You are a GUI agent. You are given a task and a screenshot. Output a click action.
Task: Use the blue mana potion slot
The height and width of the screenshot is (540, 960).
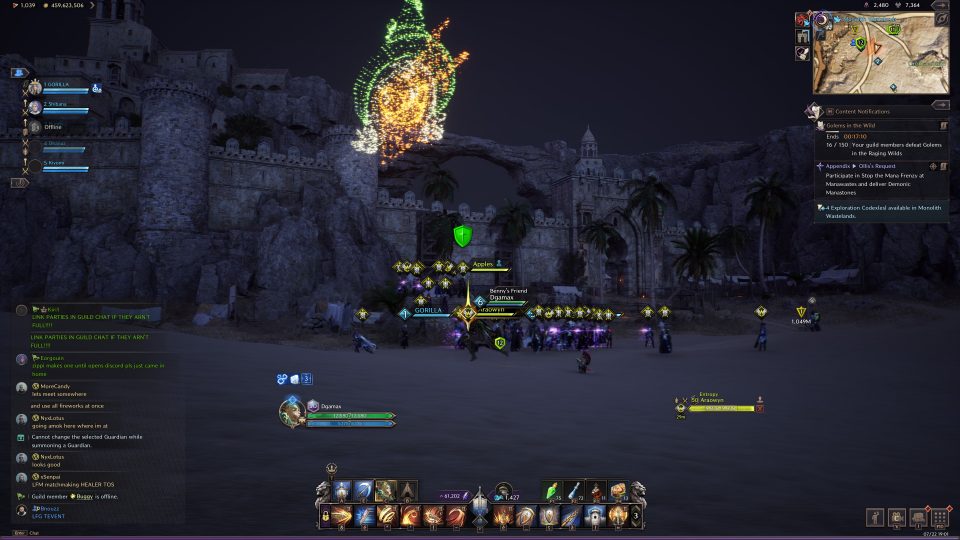pos(576,491)
